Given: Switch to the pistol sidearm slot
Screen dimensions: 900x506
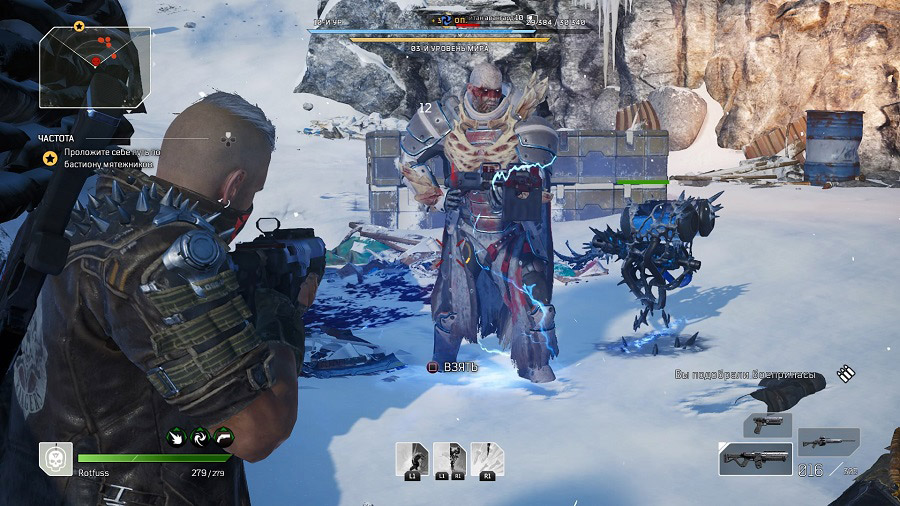Looking at the screenshot, I should (767, 425).
